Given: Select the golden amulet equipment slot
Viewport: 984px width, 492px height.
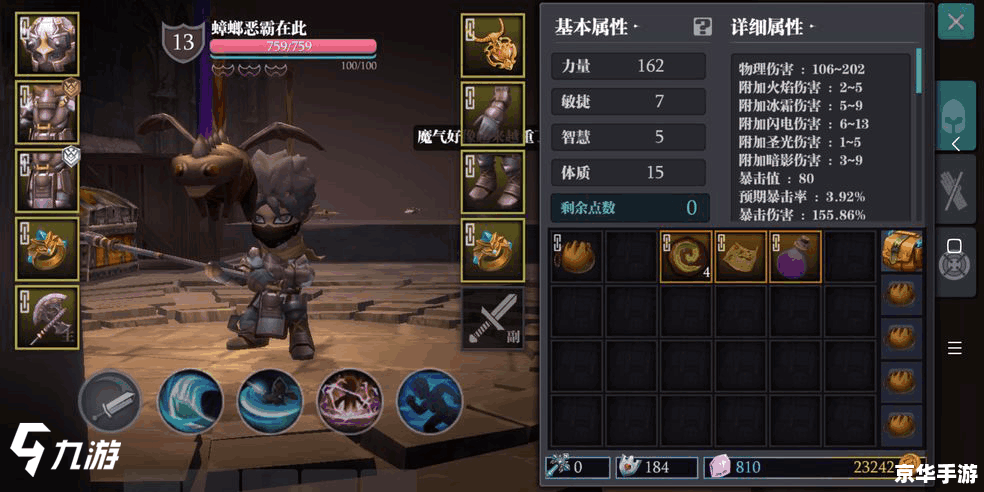Looking at the screenshot, I should coord(493,45).
